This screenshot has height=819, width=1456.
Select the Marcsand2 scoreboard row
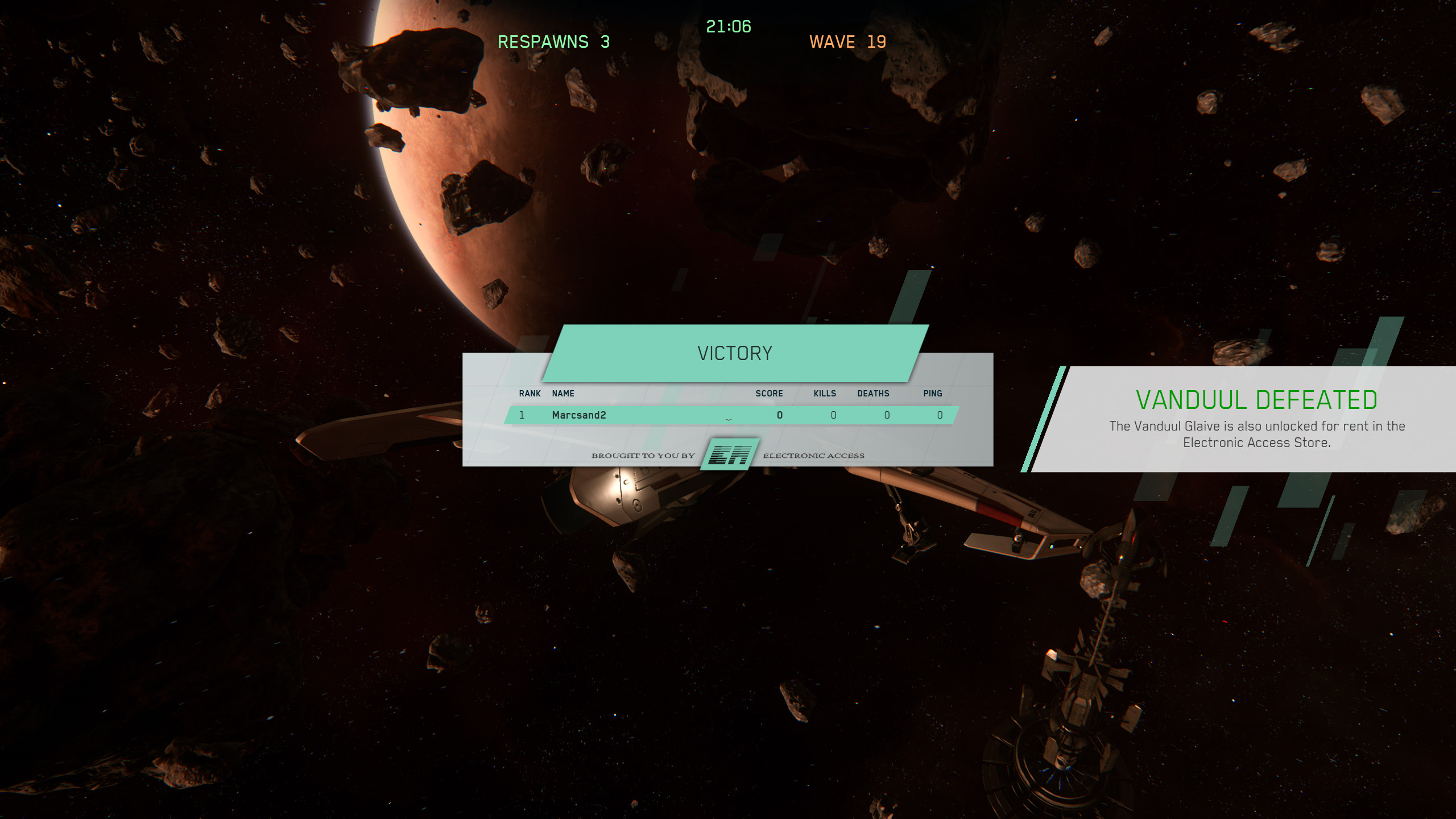730,415
